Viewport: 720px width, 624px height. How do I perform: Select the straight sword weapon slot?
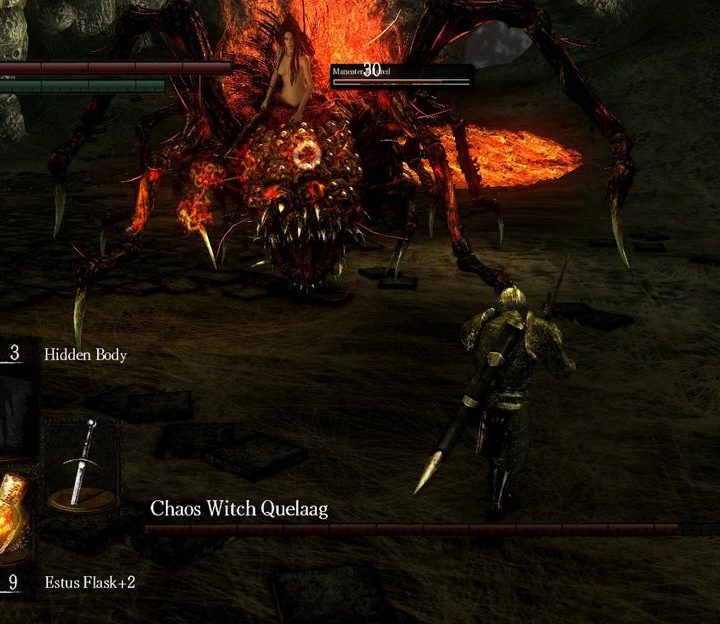click(80, 462)
